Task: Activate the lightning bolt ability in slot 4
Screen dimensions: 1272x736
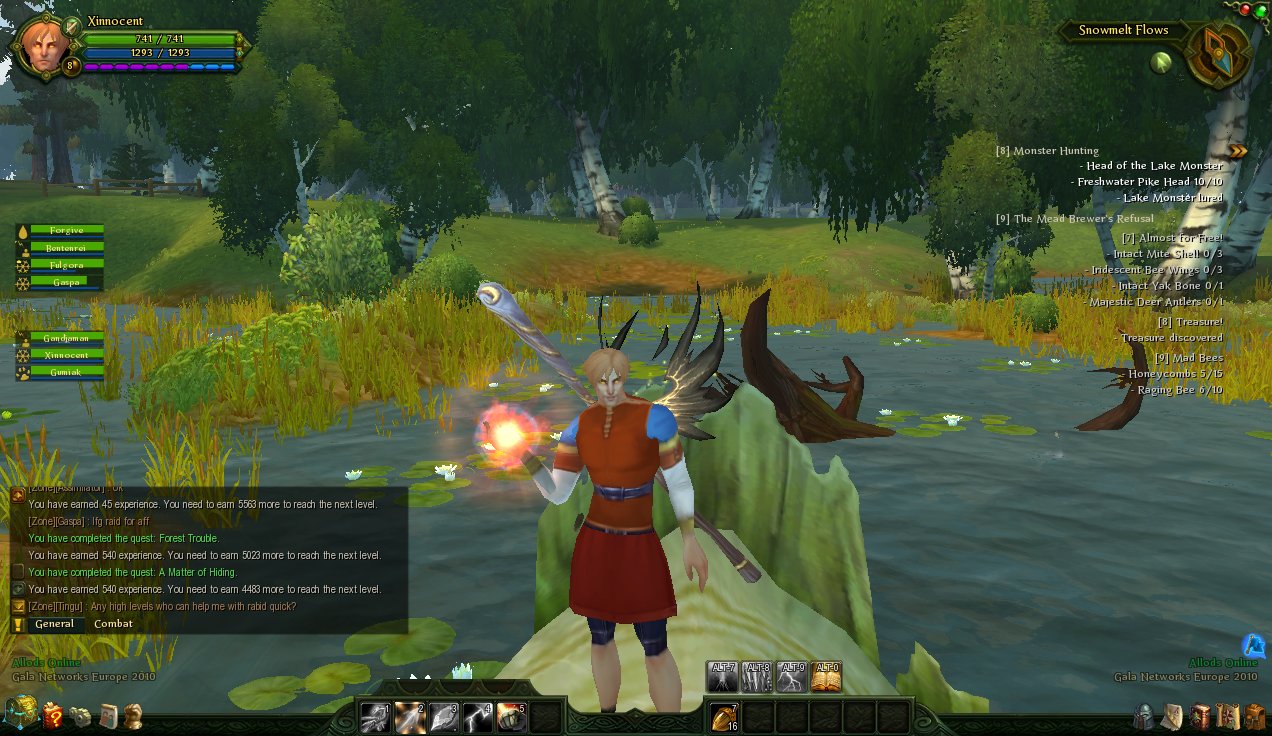Action: point(478,716)
